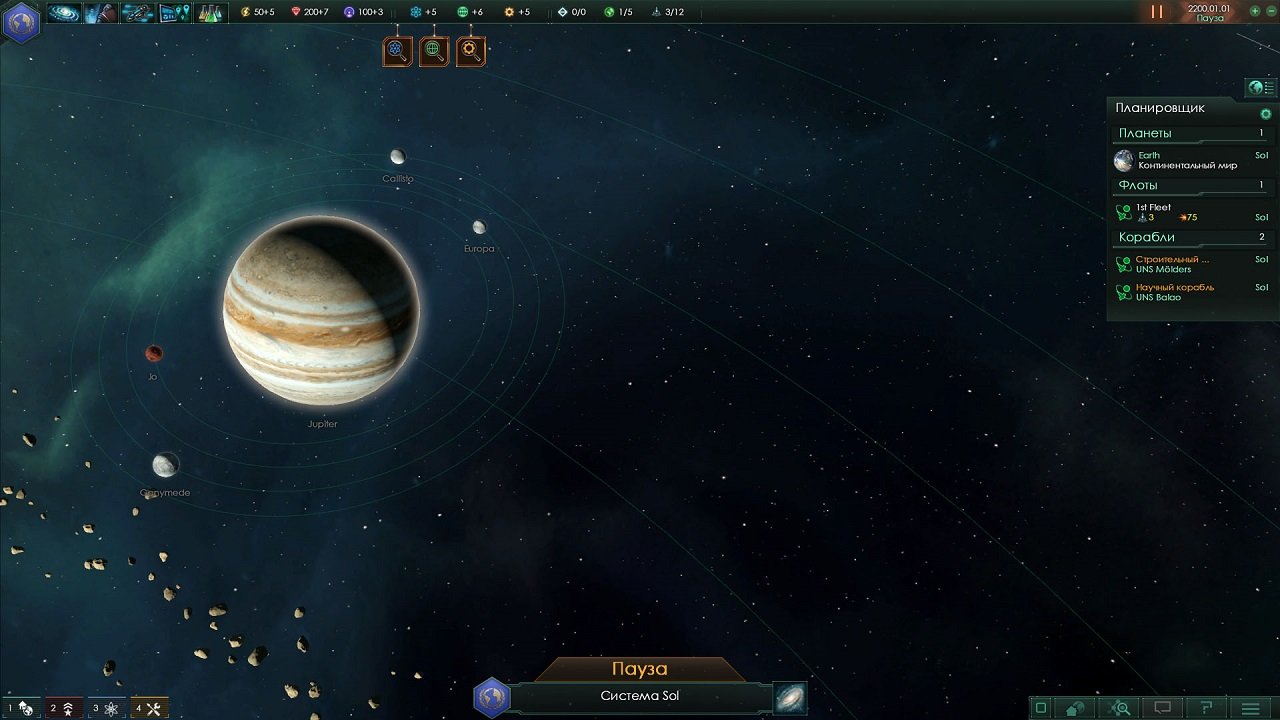This screenshot has width=1280, height=720.
Task: Click the physics research slot icon top center
Action: (397, 51)
